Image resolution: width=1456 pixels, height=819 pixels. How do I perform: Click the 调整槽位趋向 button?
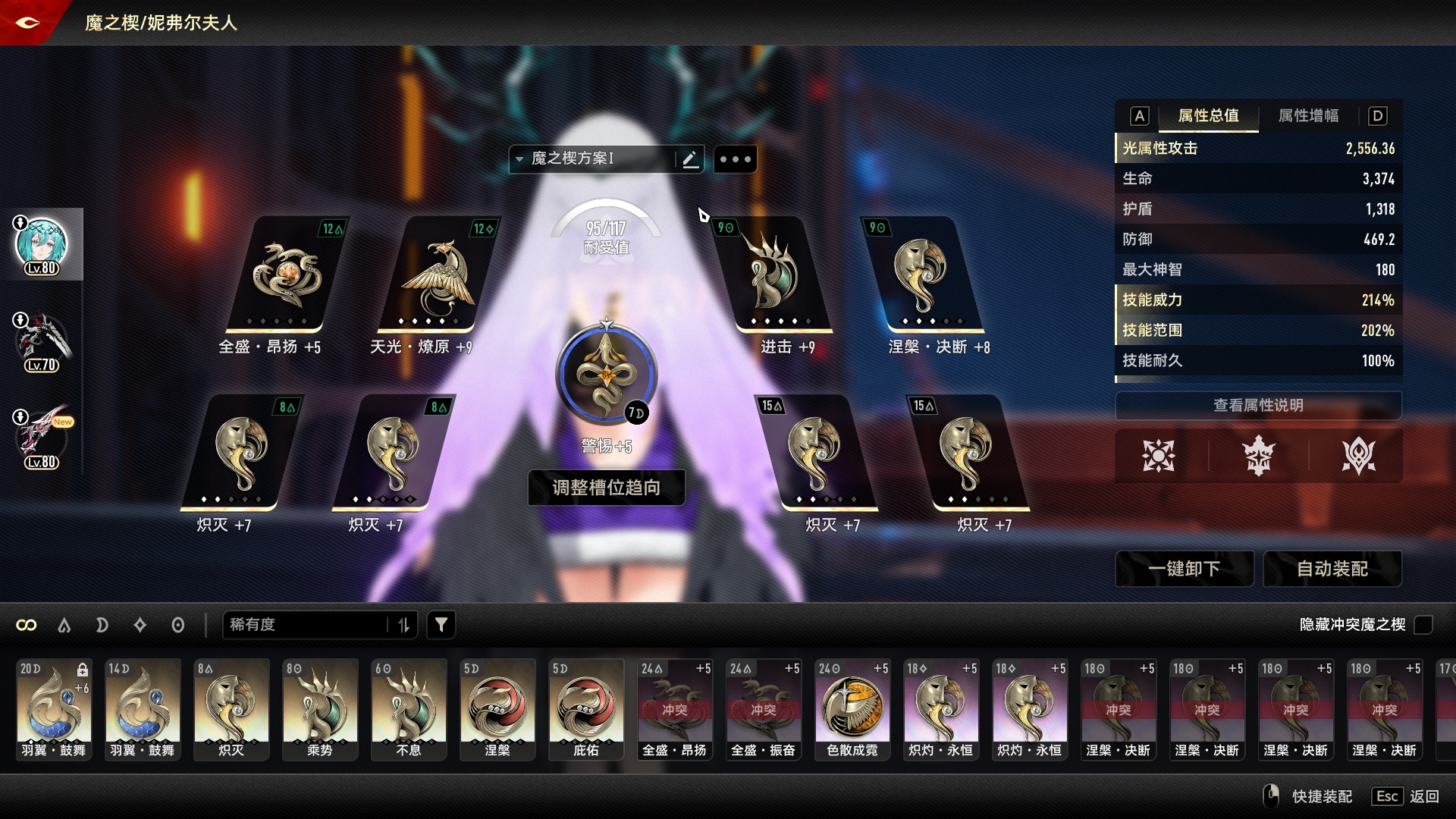(x=606, y=488)
